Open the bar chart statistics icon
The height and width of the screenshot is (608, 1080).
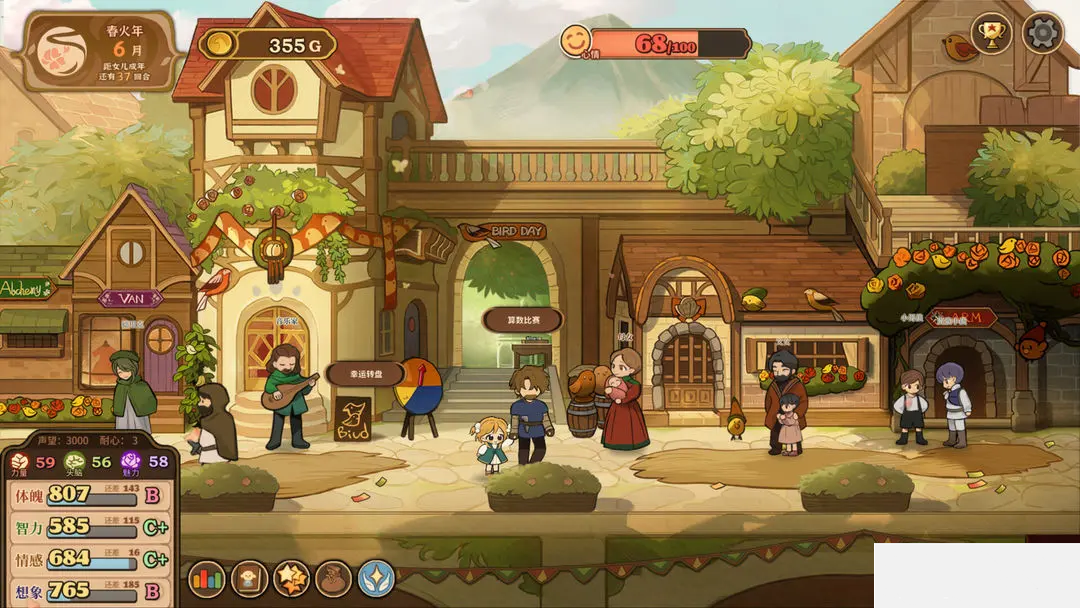tap(207, 579)
